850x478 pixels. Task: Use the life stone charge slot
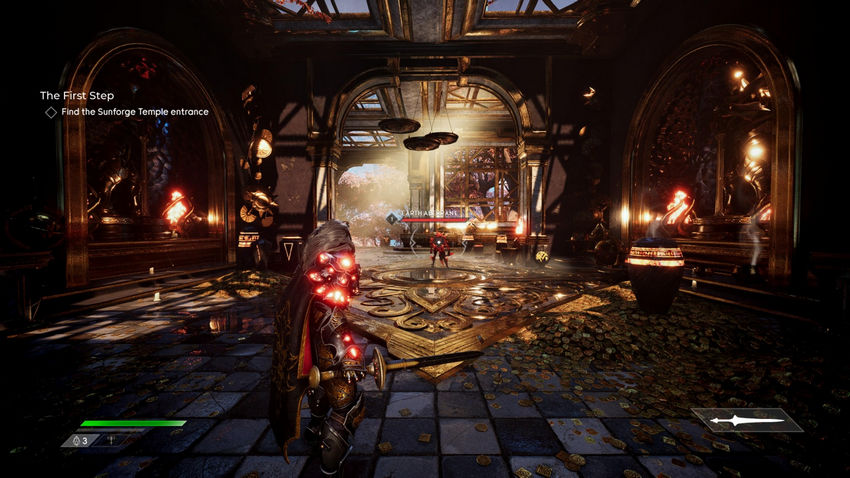pyautogui.click(x=79, y=440)
